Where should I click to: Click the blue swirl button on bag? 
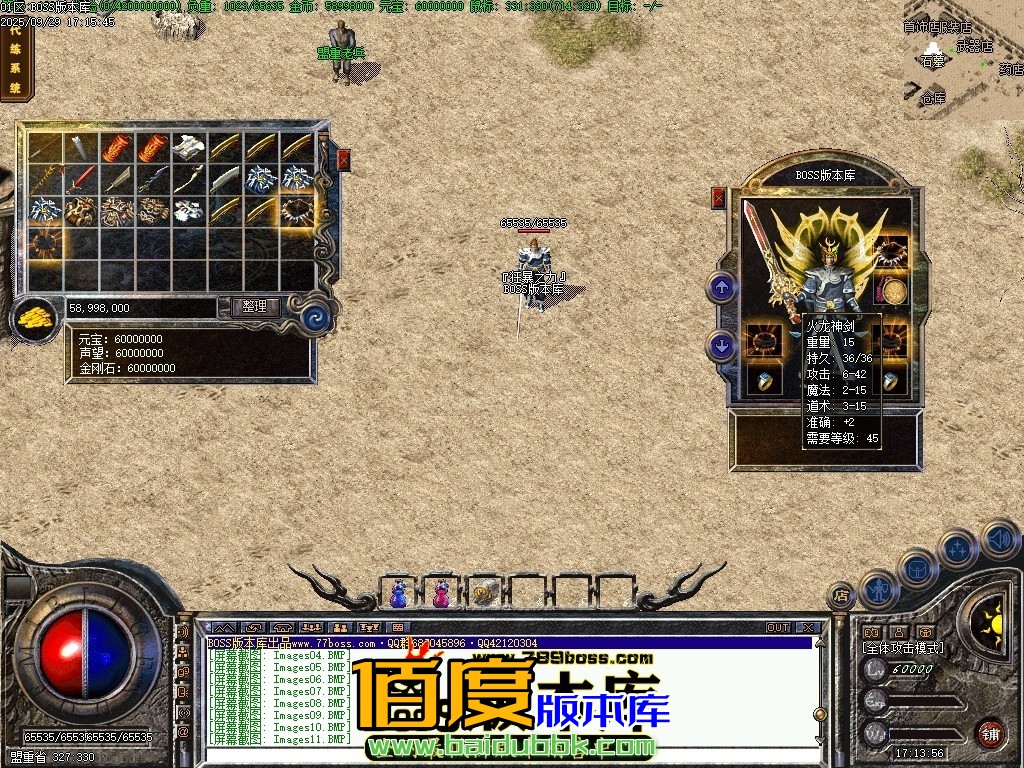click(317, 318)
